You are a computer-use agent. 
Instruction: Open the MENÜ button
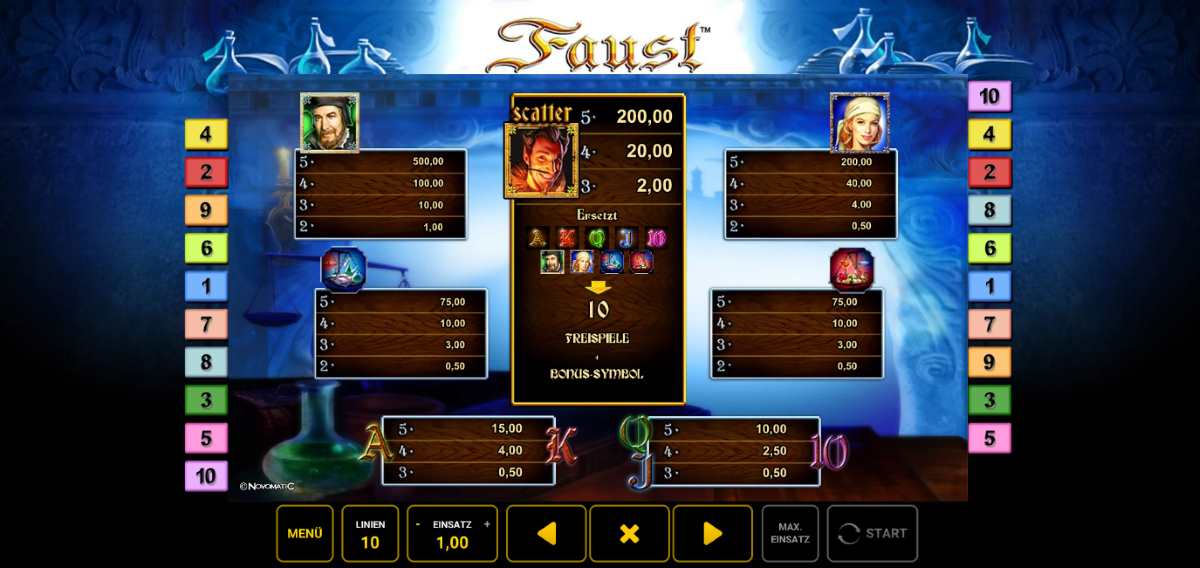pos(305,533)
